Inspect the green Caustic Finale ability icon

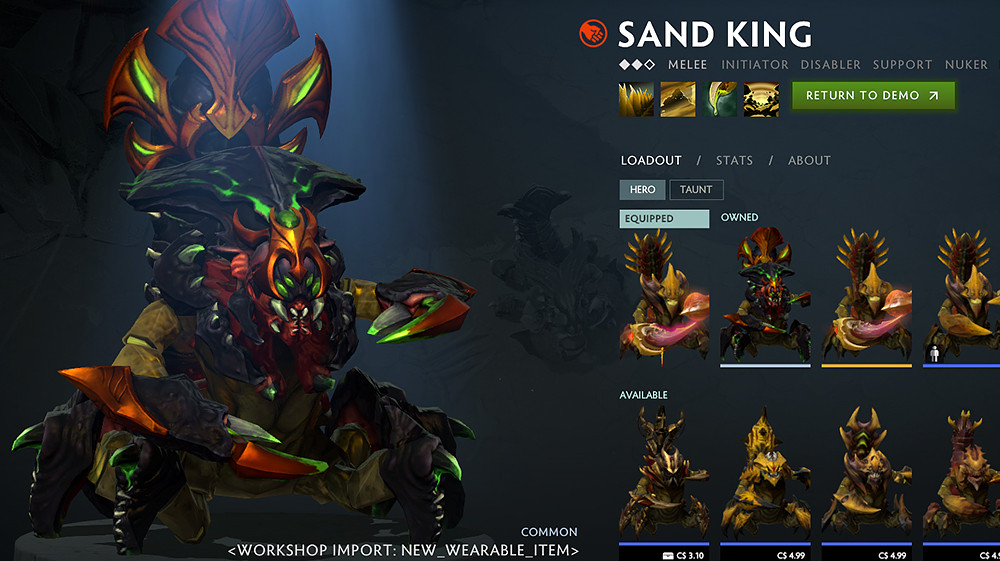(x=719, y=99)
